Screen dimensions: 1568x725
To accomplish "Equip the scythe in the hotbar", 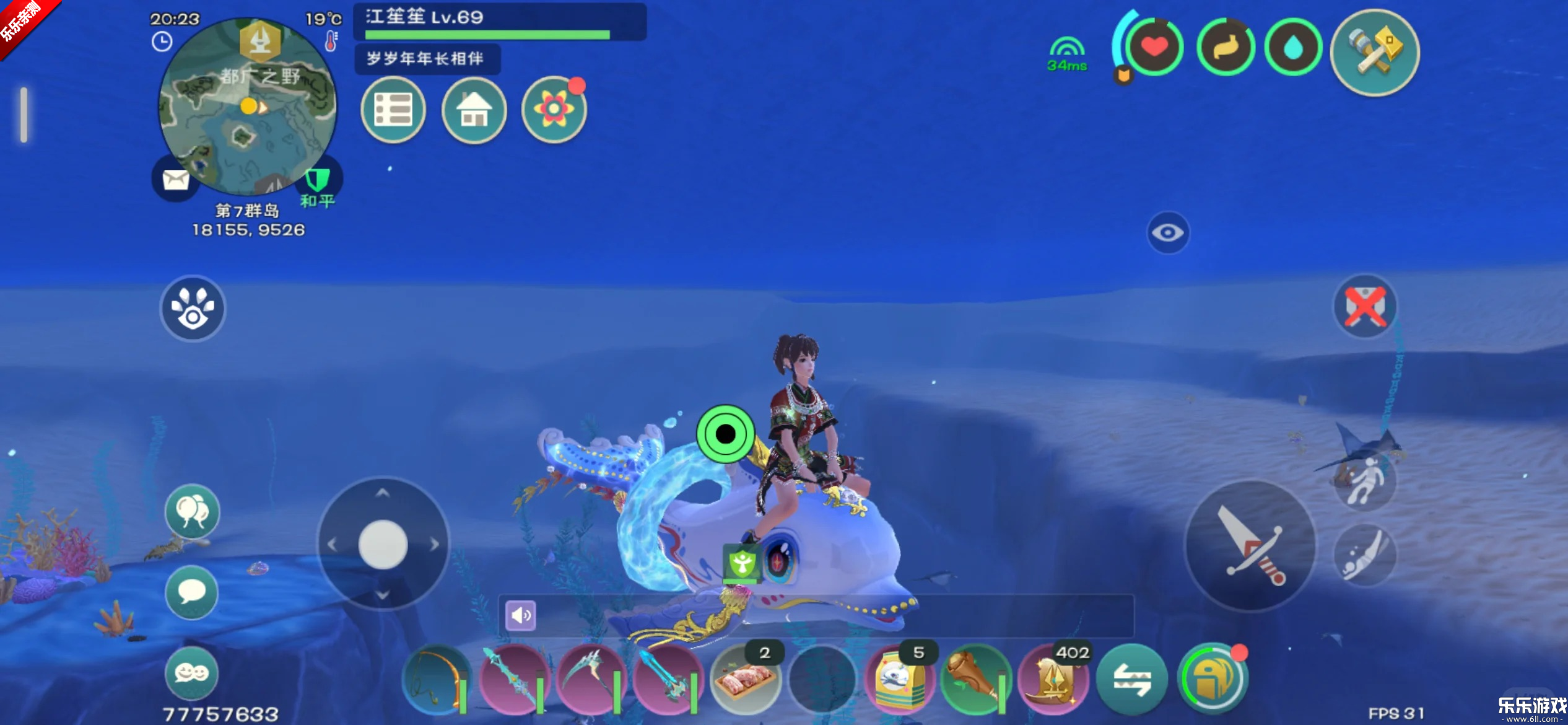I will click(590, 680).
